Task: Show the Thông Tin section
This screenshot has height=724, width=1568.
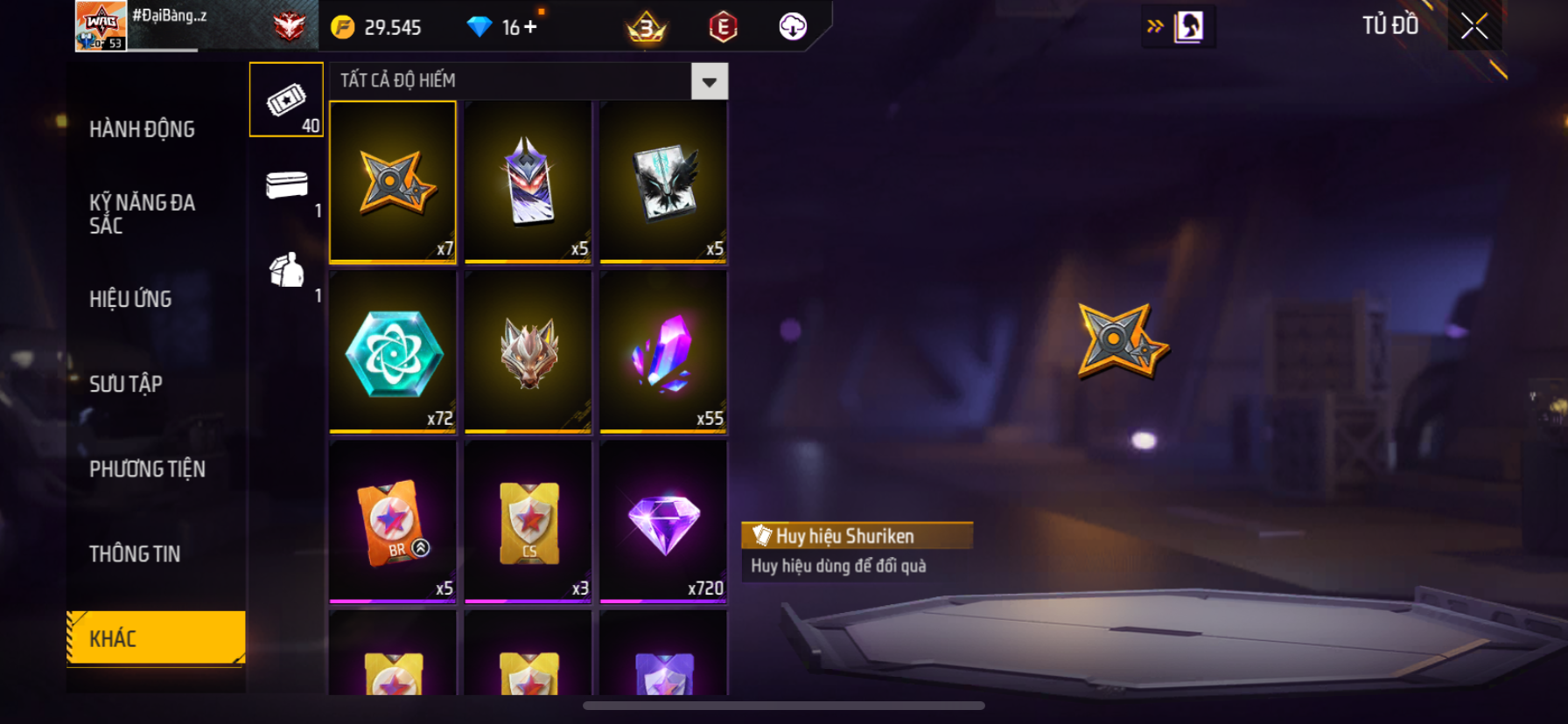Action: 135,553
